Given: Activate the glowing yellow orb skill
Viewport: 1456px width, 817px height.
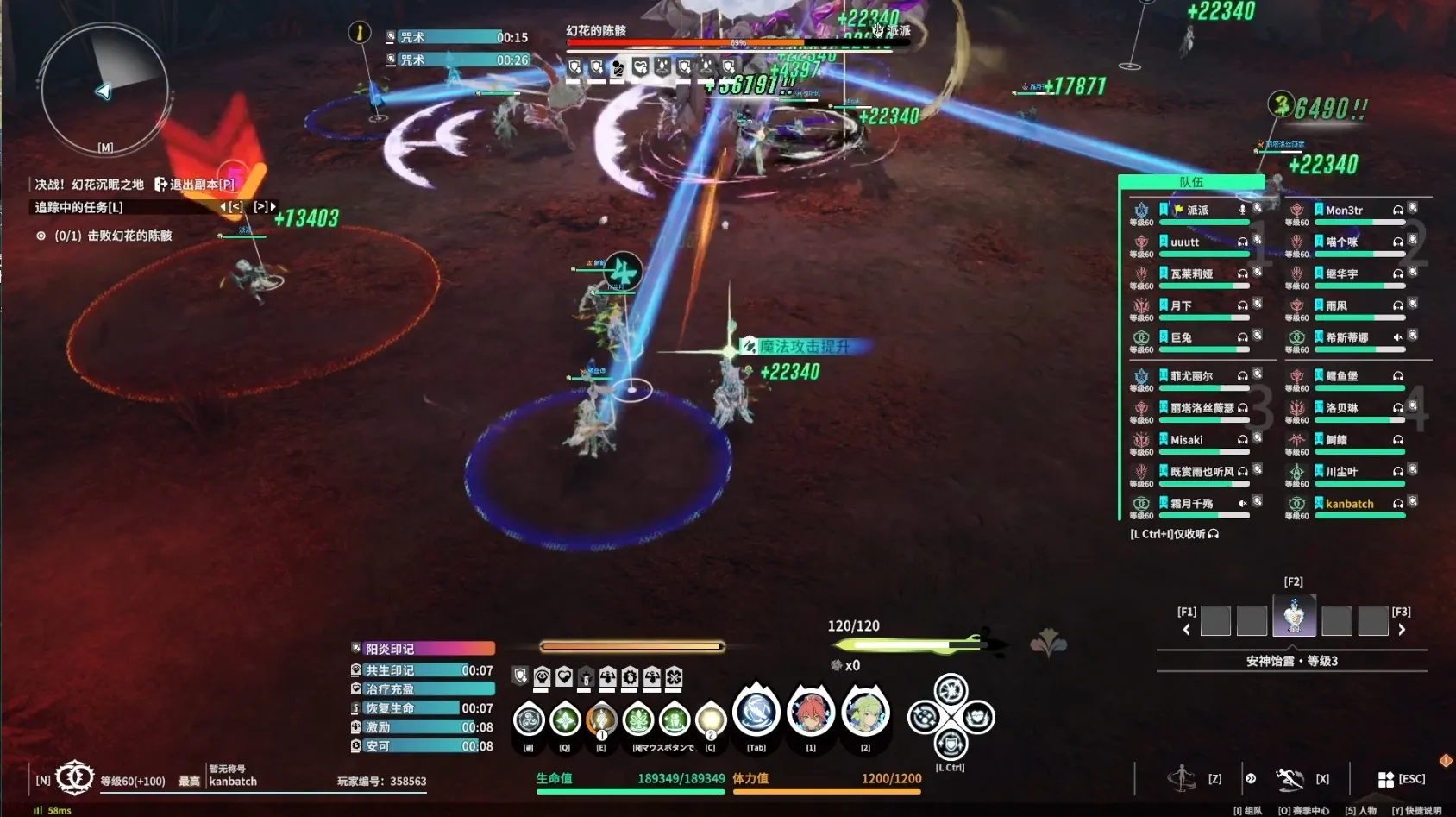Looking at the screenshot, I should (x=711, y=718).
